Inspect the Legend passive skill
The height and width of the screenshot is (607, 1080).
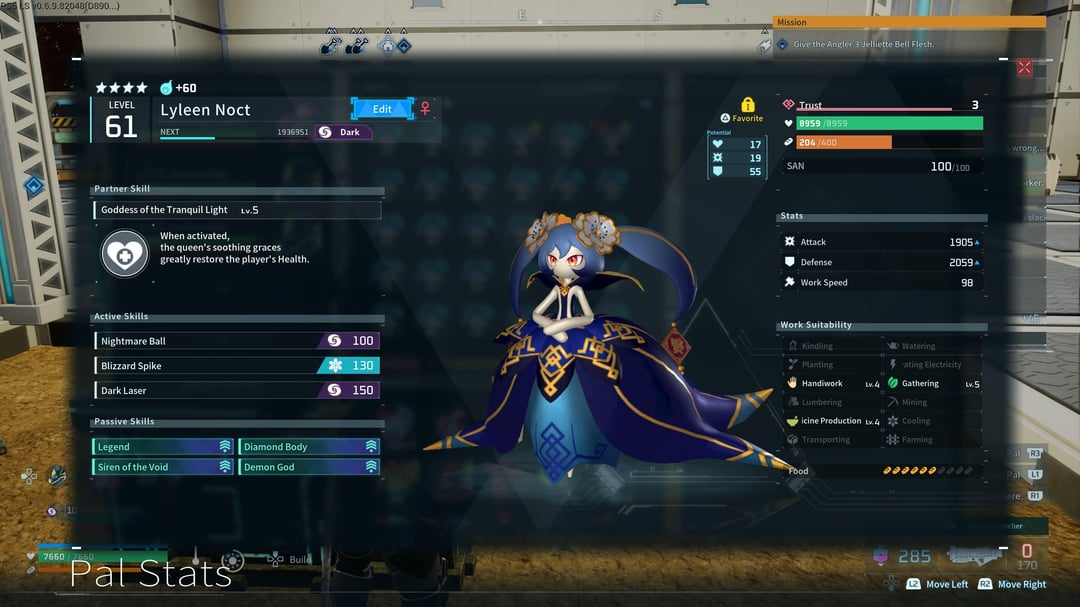pos(163,447)
